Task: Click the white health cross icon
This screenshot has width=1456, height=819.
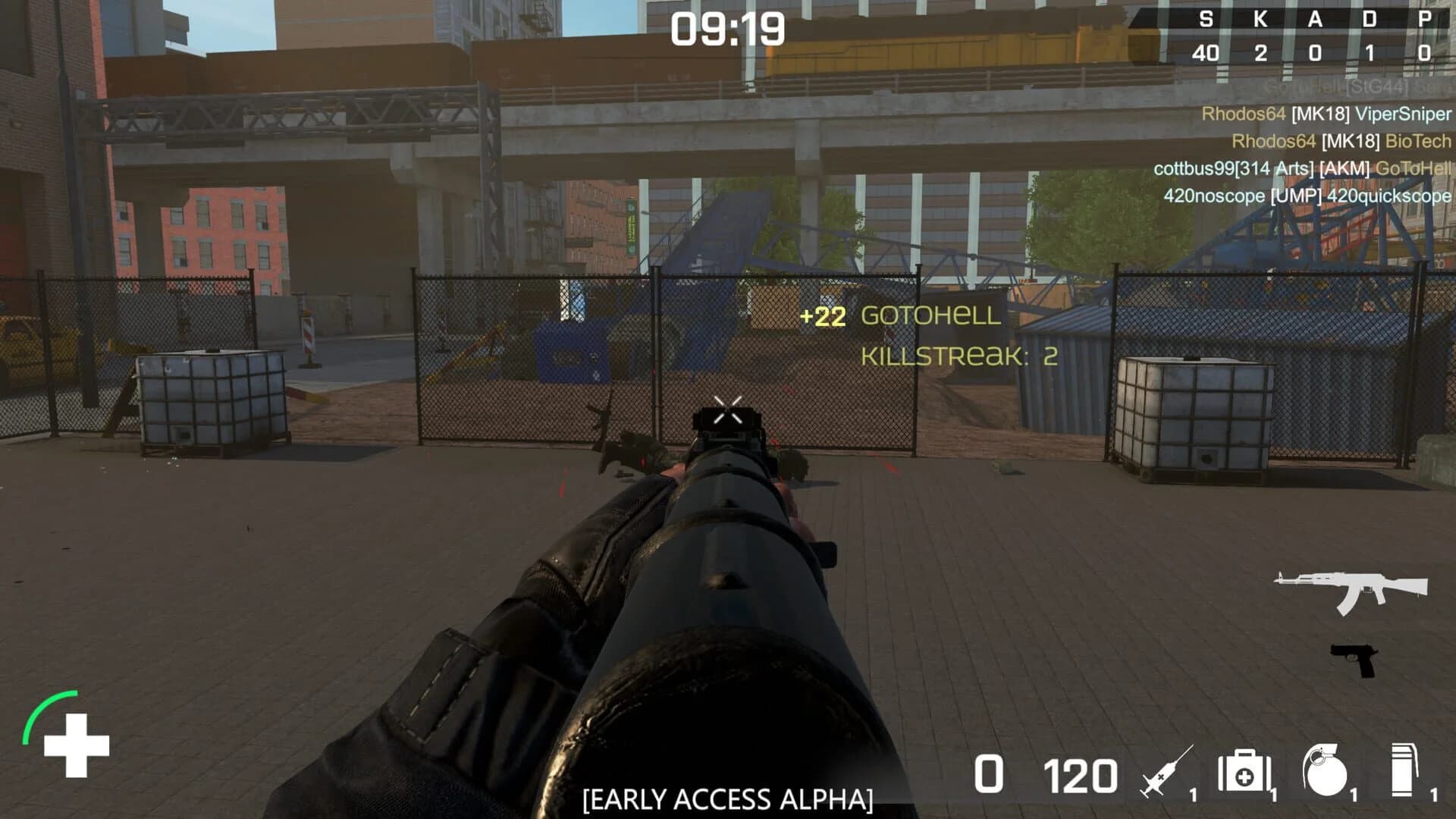Action: (76, 747)
